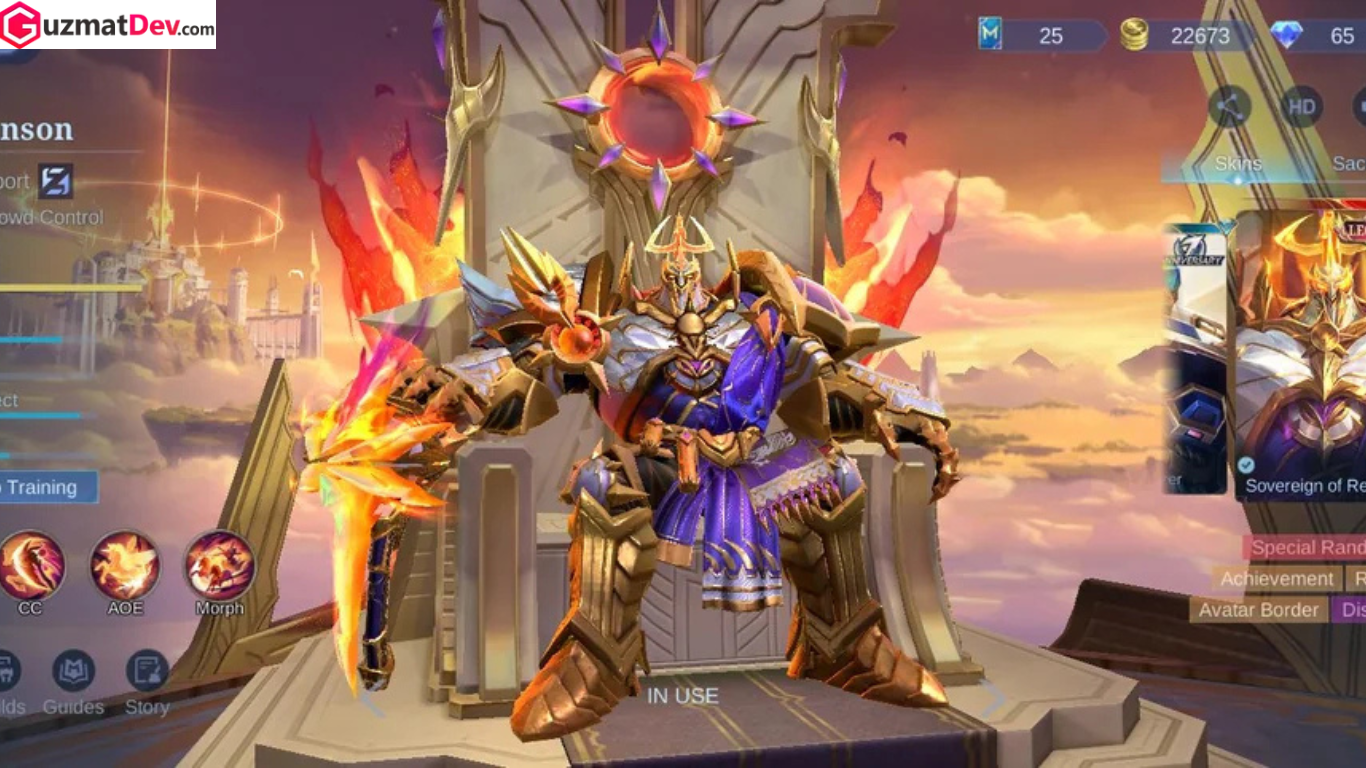Screen dimensions: 1366x768
Task: Select the Avatar Border label
Action: (1262, 610)
